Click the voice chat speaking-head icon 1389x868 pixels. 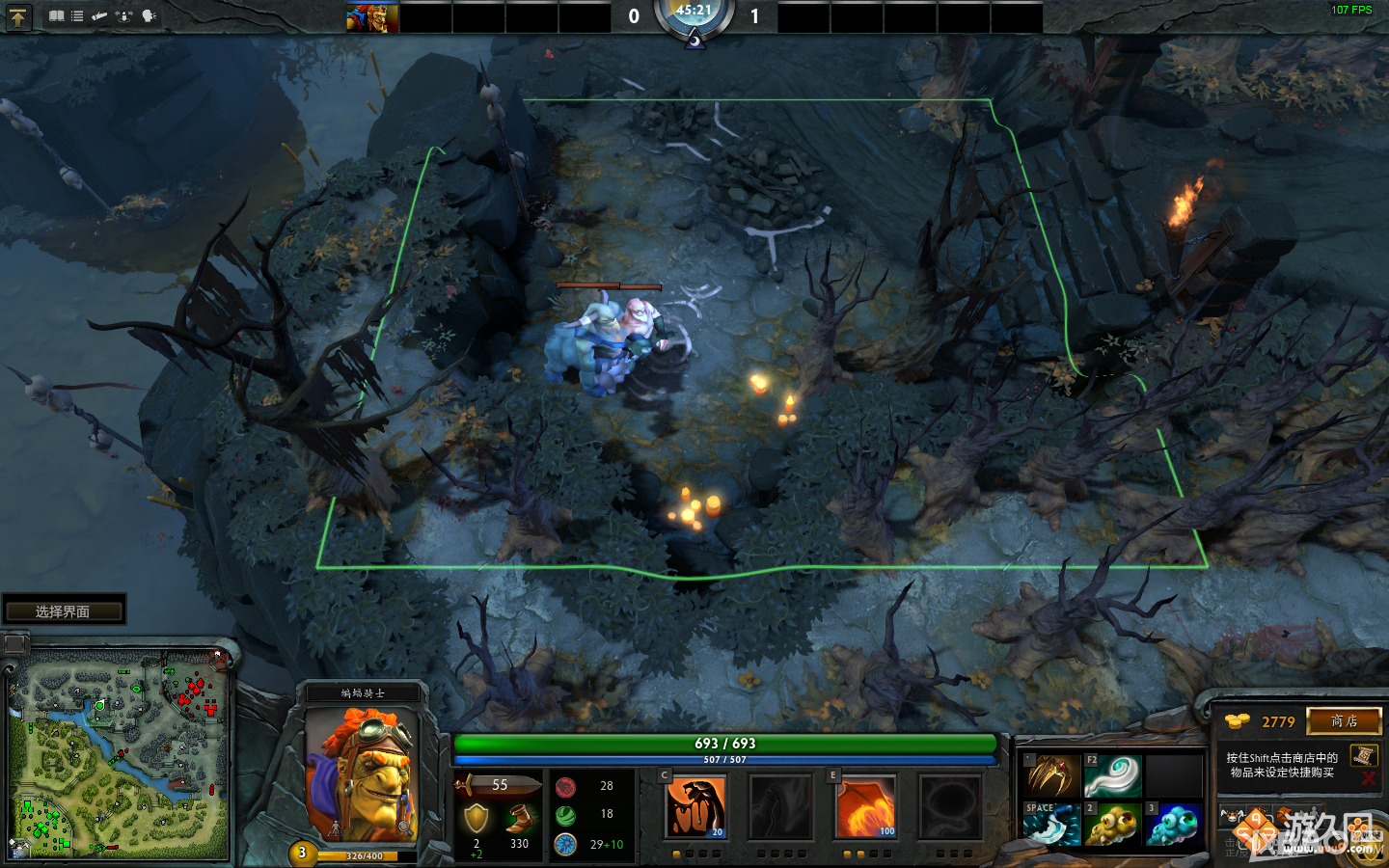pos(147,15)
